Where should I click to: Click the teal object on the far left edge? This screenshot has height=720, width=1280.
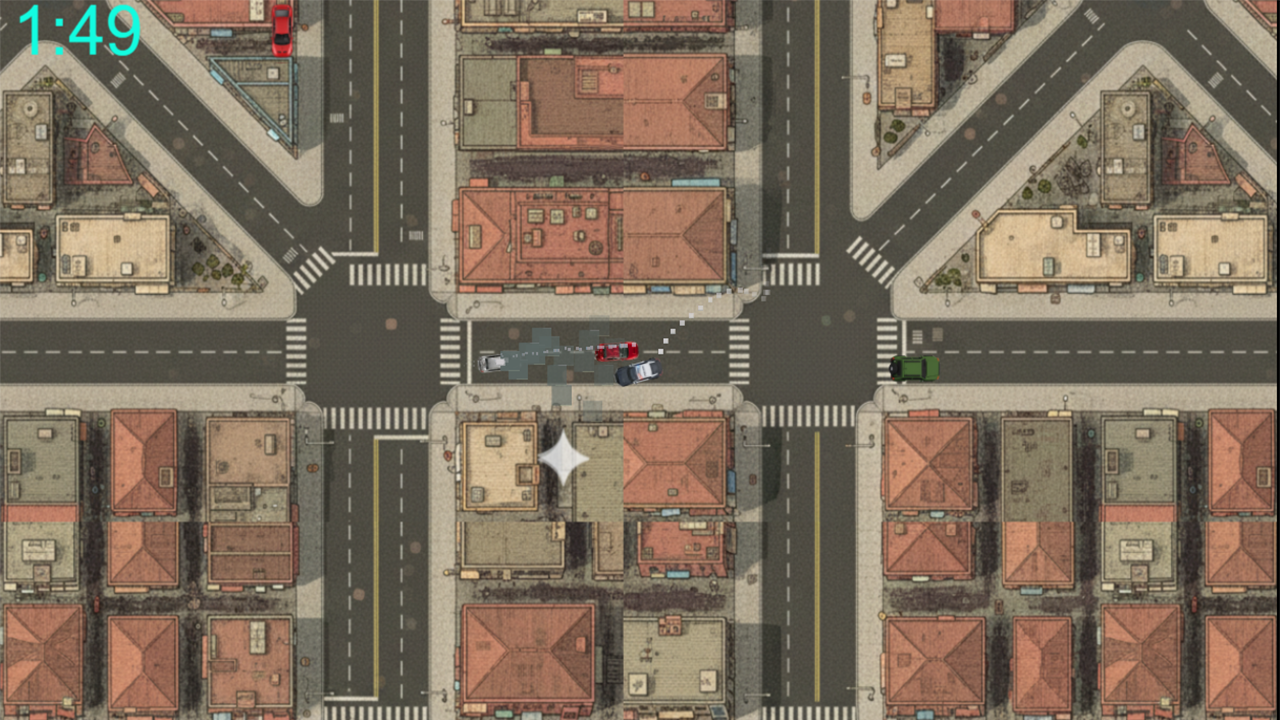click(42, 278)
